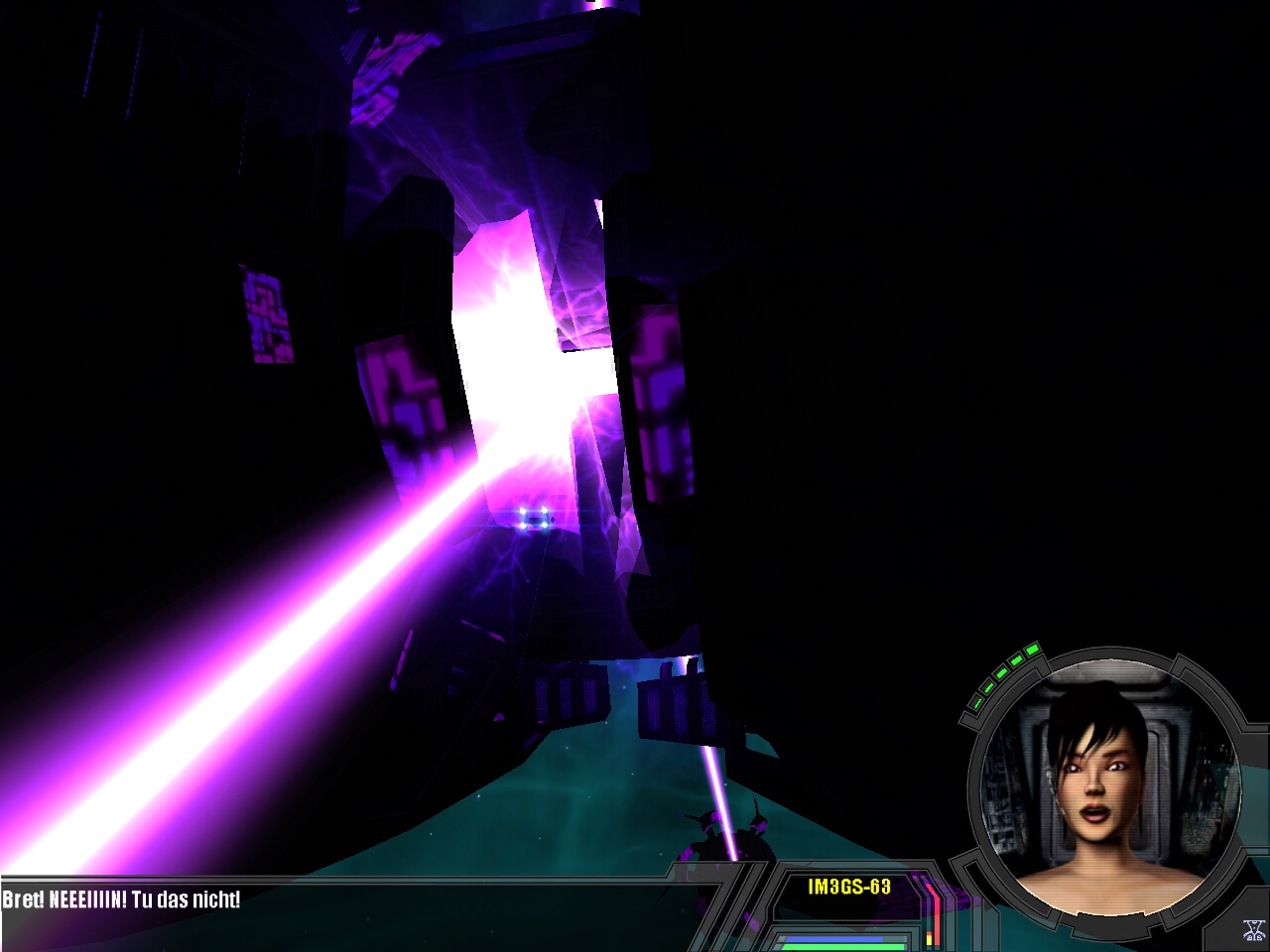
Task: Select the IM3GS-63 target display
Action: [x=849, y=887]
